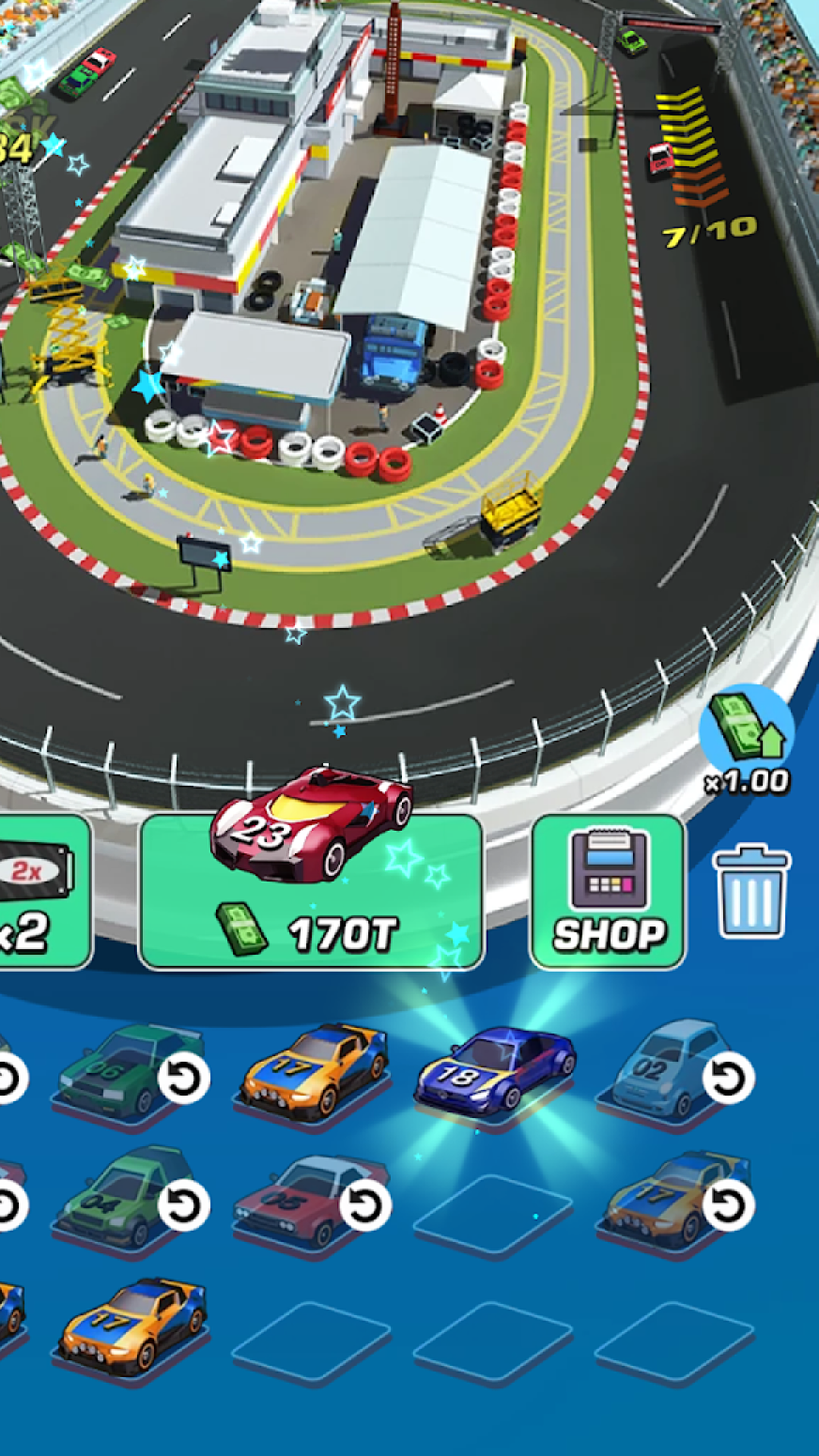
Task: Buy a new car for 170T
Action: click(x=311, y=891)
